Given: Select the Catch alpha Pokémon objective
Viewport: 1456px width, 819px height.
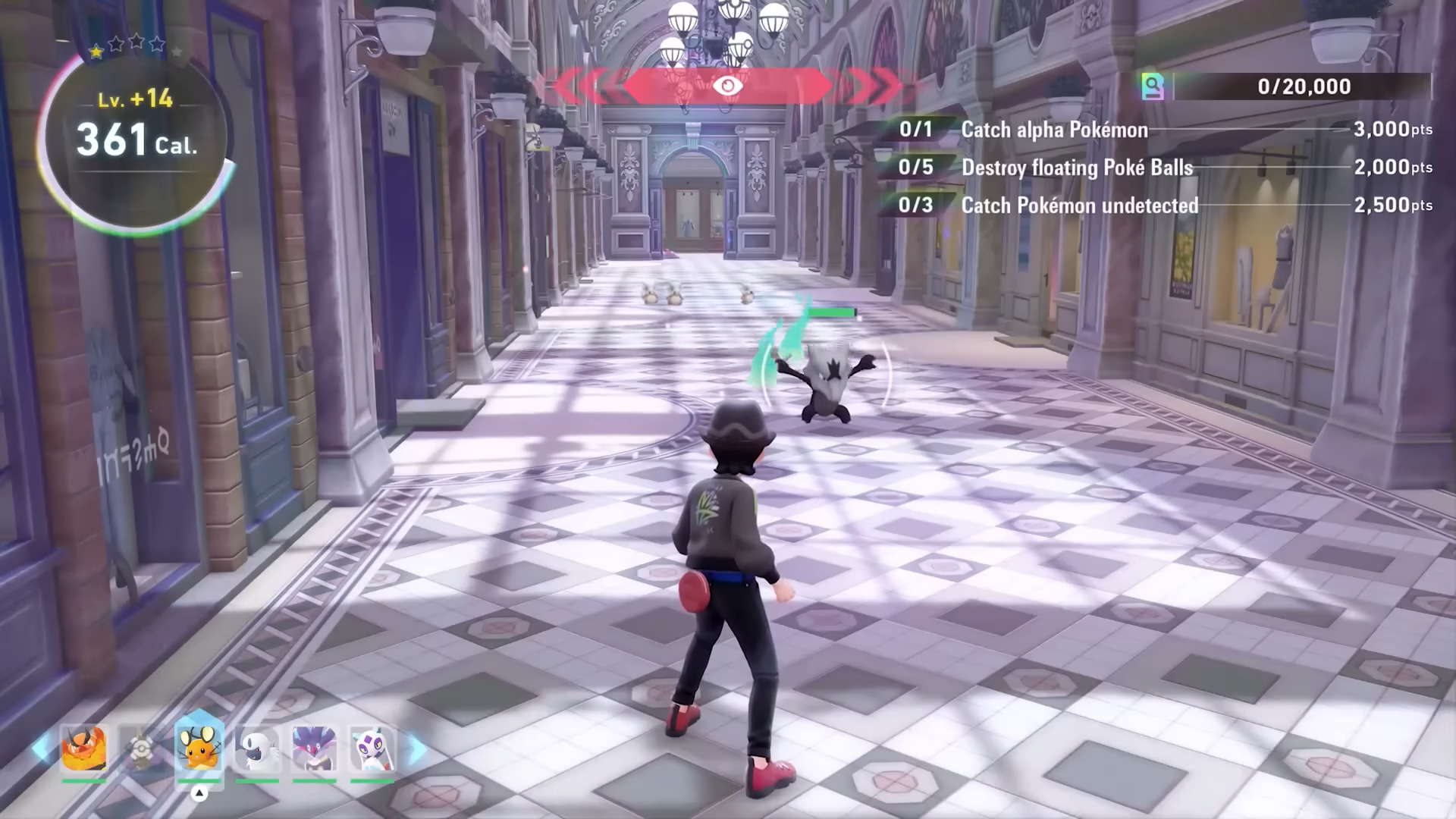Looking at the screenshot, I should pyautogui.click(x=1054, y=130).
